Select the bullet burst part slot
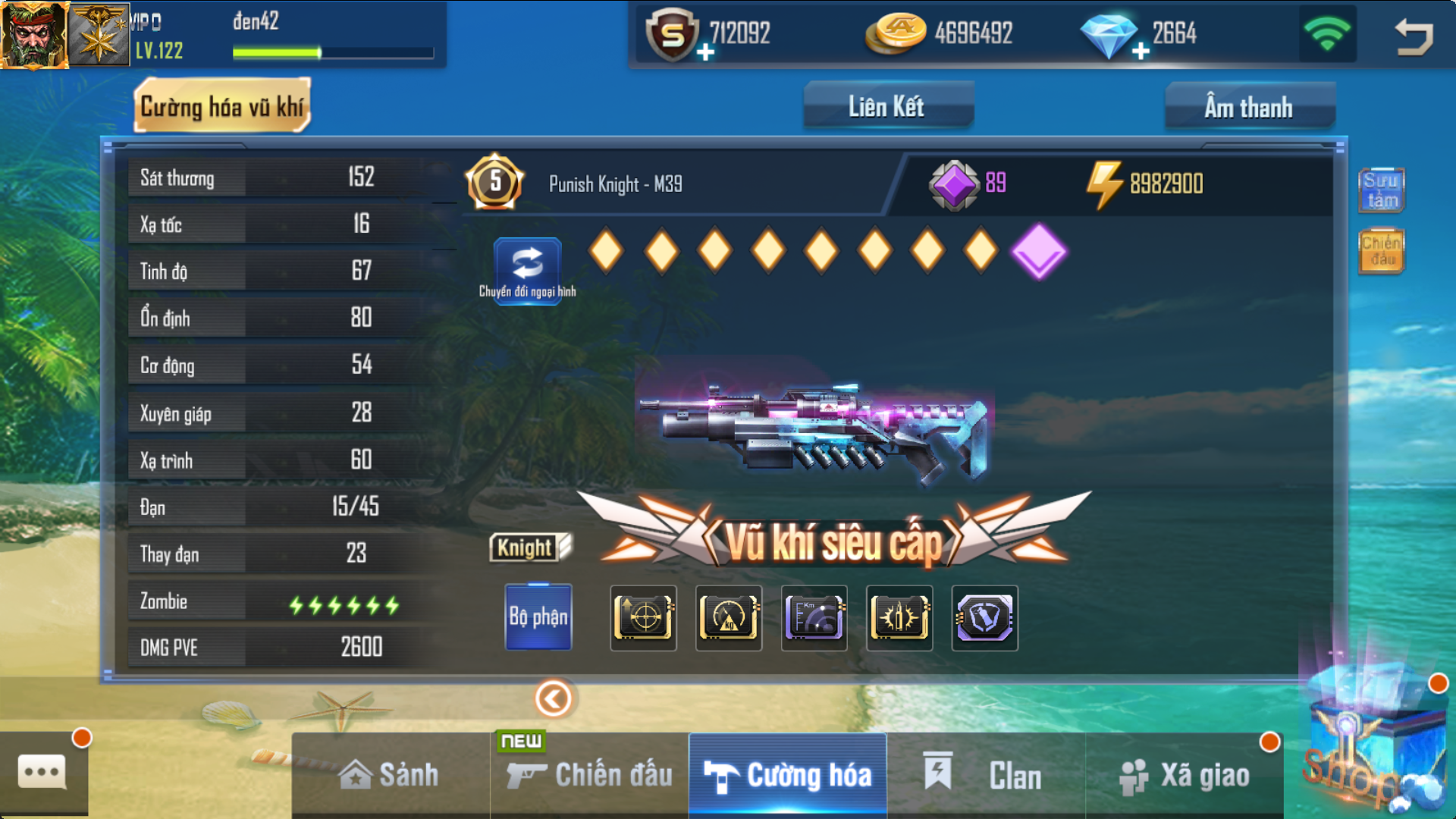 (899, 617)
